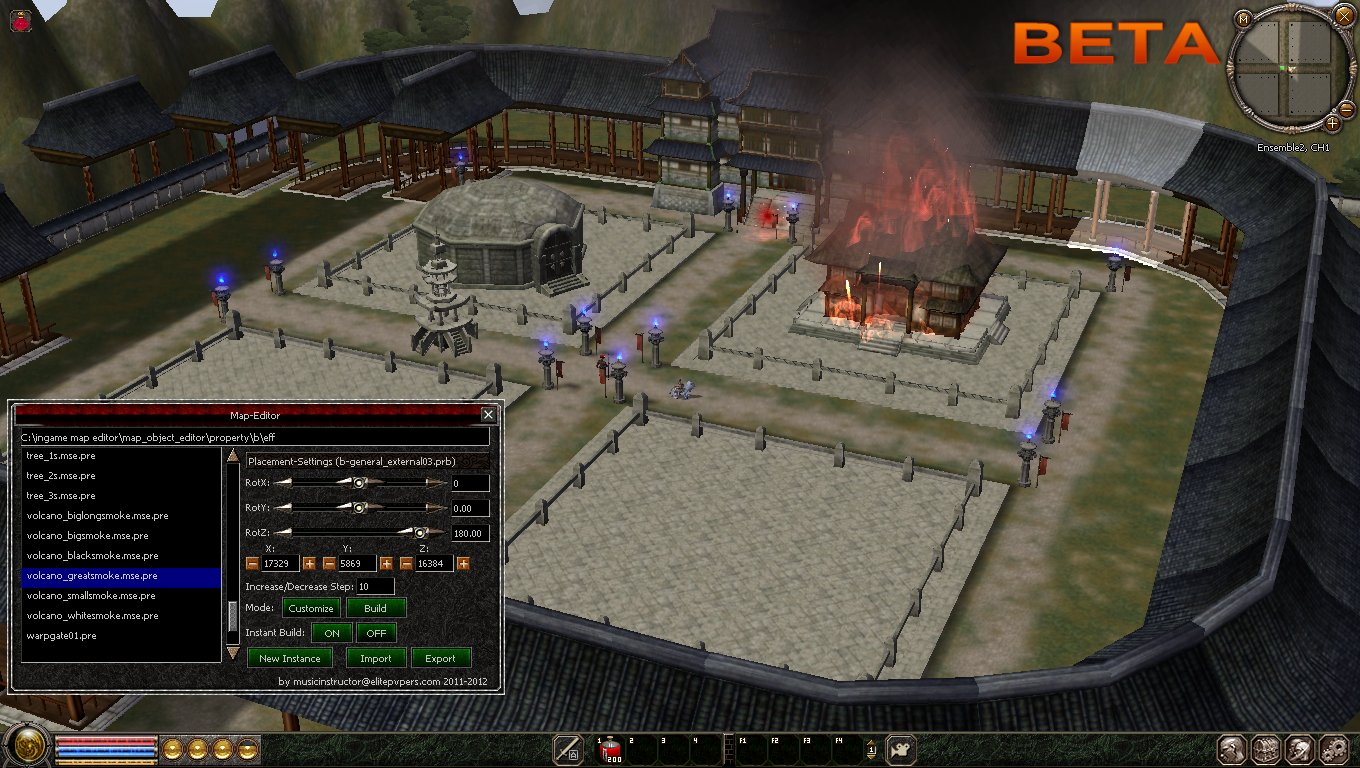Viewport: 1360px width, 768px height.
Task: Activate Build mode
Action: 375,608
